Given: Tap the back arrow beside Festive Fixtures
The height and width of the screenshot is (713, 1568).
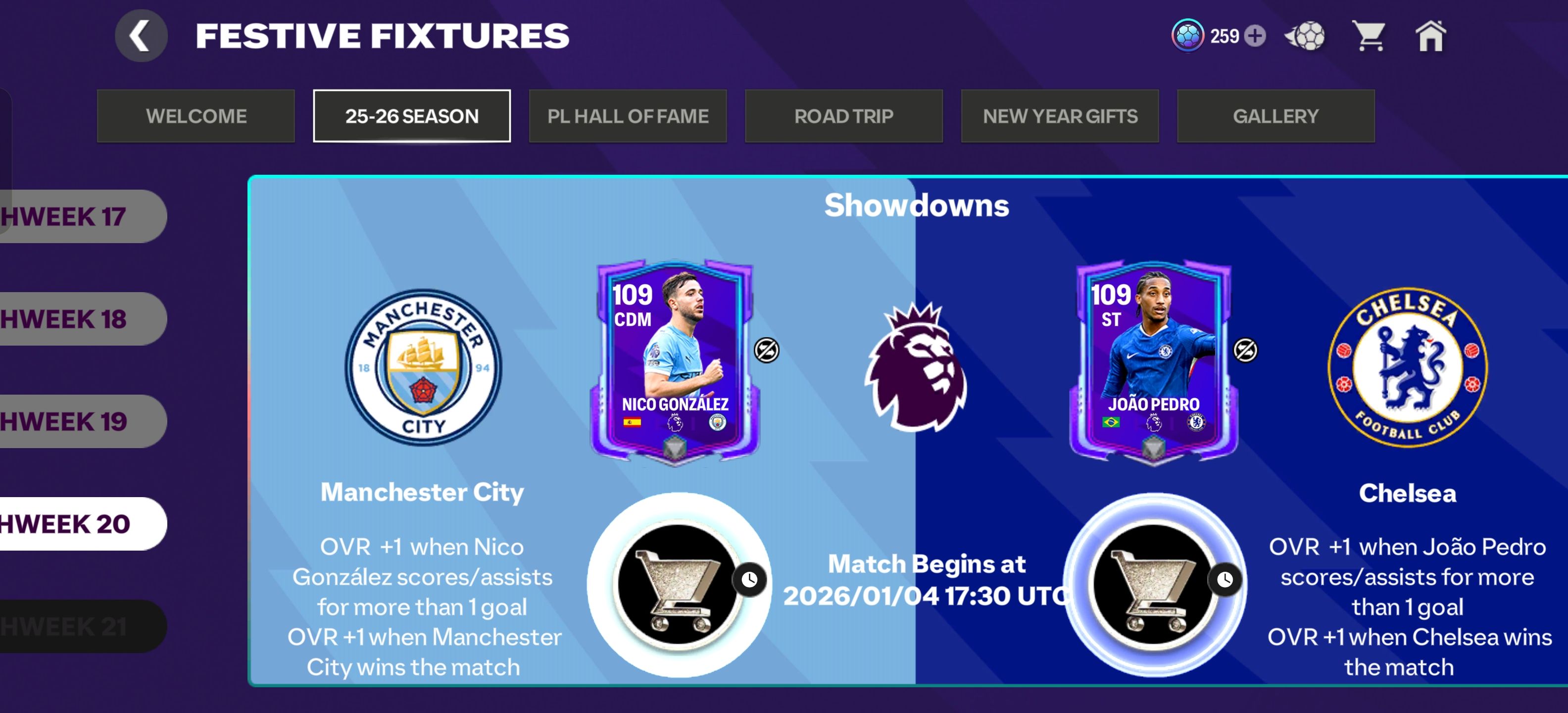Looking at the screenshot, I should tap(142, 35).
